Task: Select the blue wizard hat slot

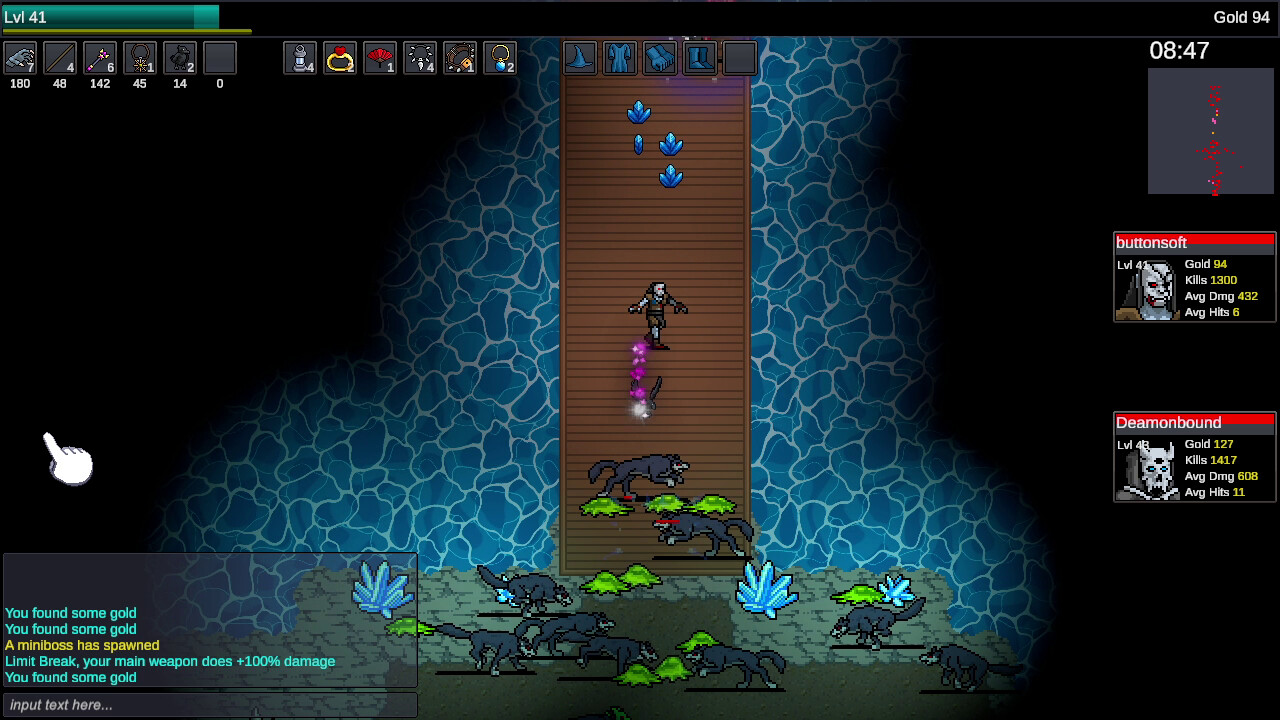Action: point(580,59)
